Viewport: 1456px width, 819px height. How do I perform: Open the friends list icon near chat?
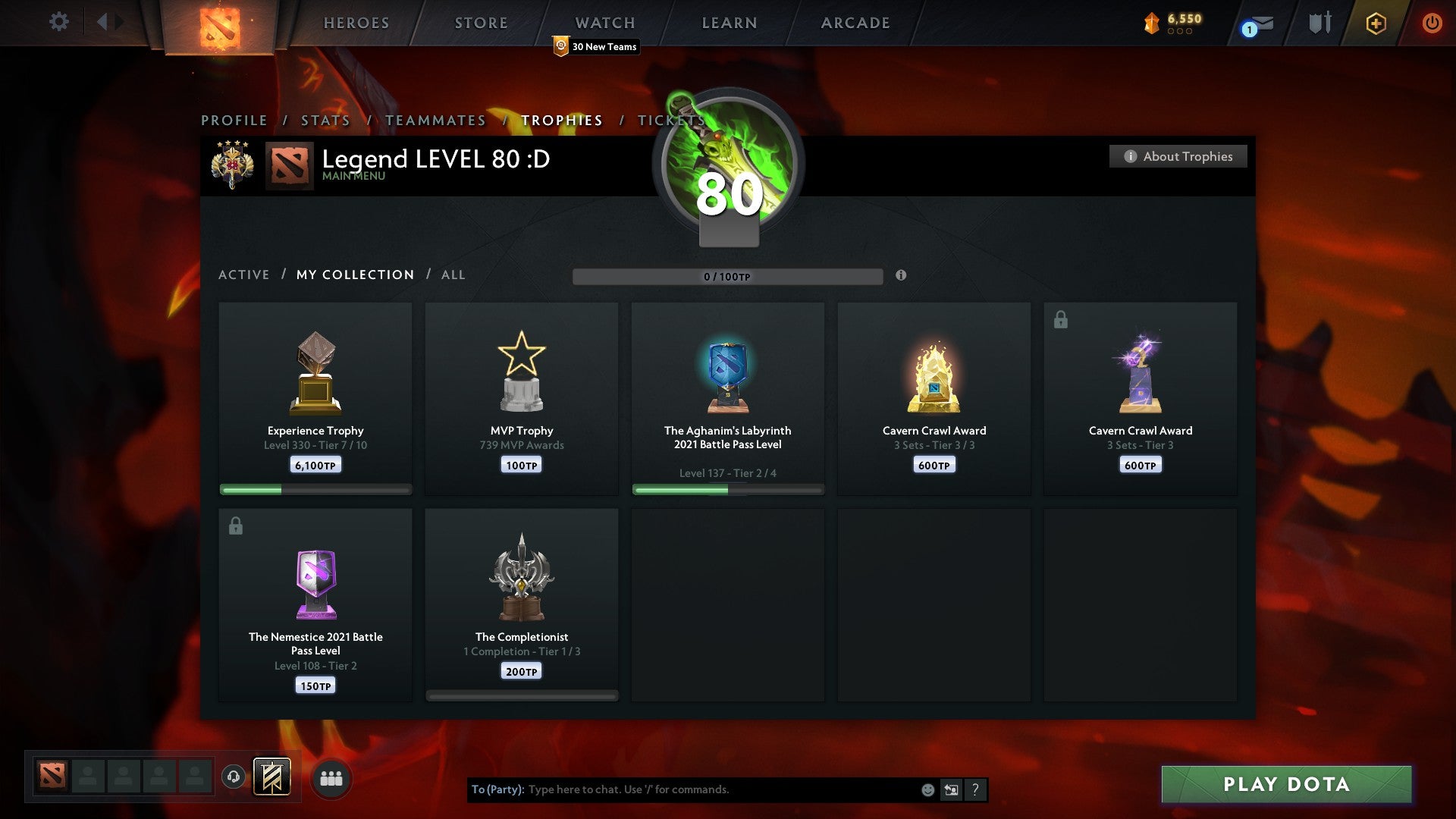[330, 778]
